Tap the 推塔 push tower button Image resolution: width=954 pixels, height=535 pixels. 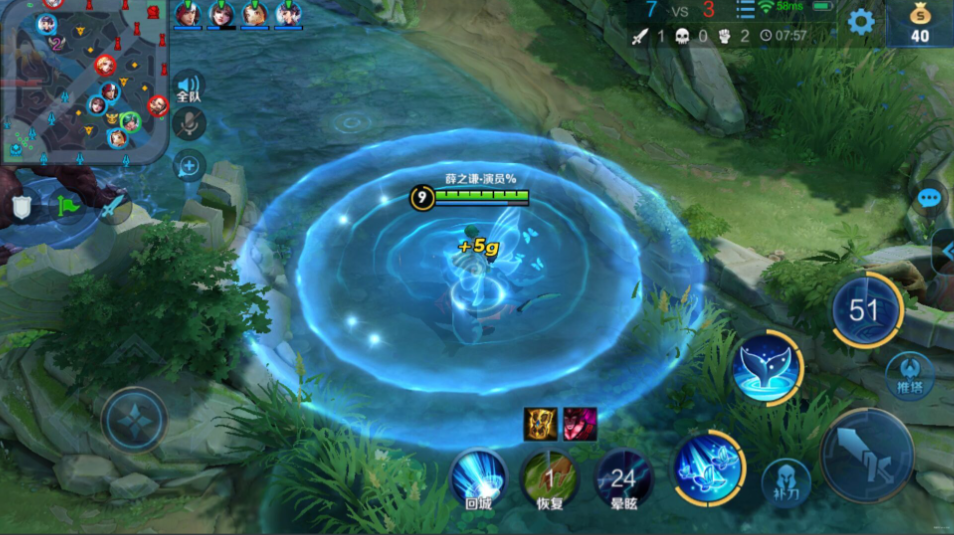coord(910,372)
